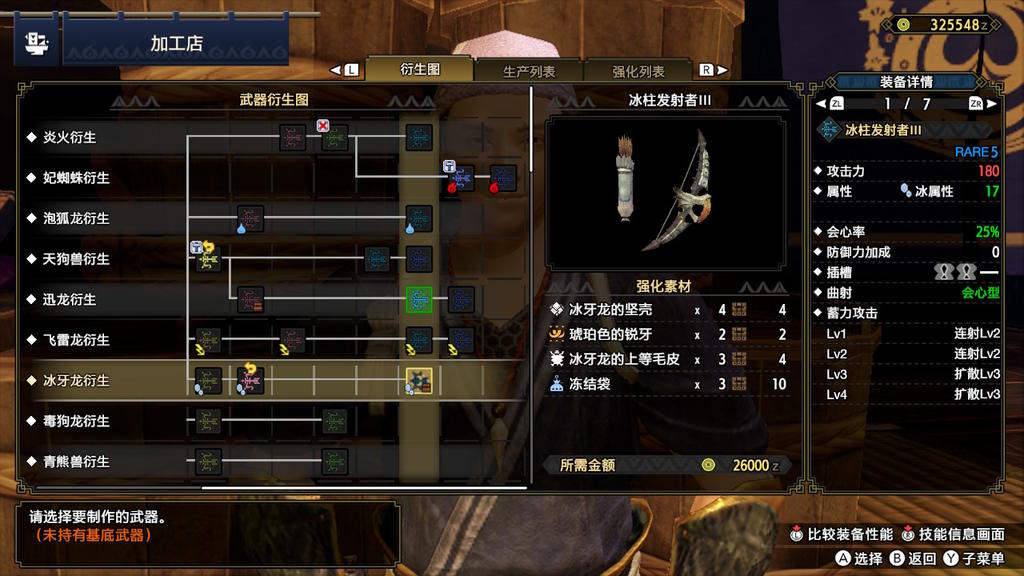Choose the 妃蜘蛛衍生 weapon line
This screenshot has width=1024, height=576.
click(76, 178)
